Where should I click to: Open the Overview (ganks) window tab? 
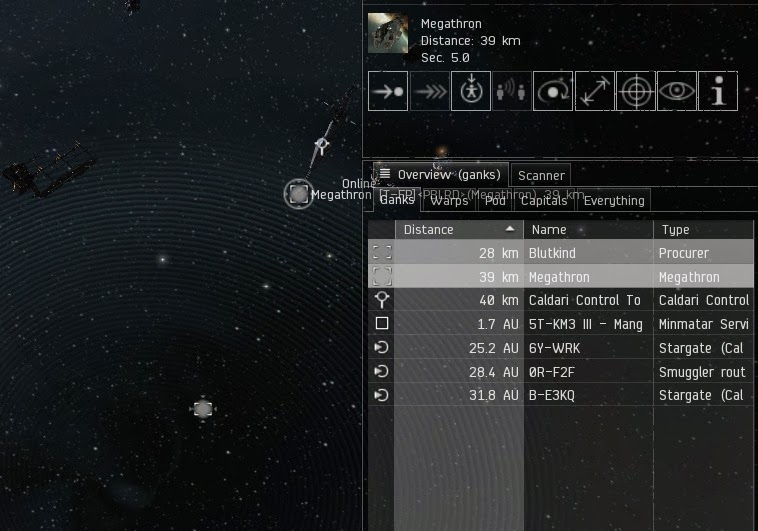441,175
